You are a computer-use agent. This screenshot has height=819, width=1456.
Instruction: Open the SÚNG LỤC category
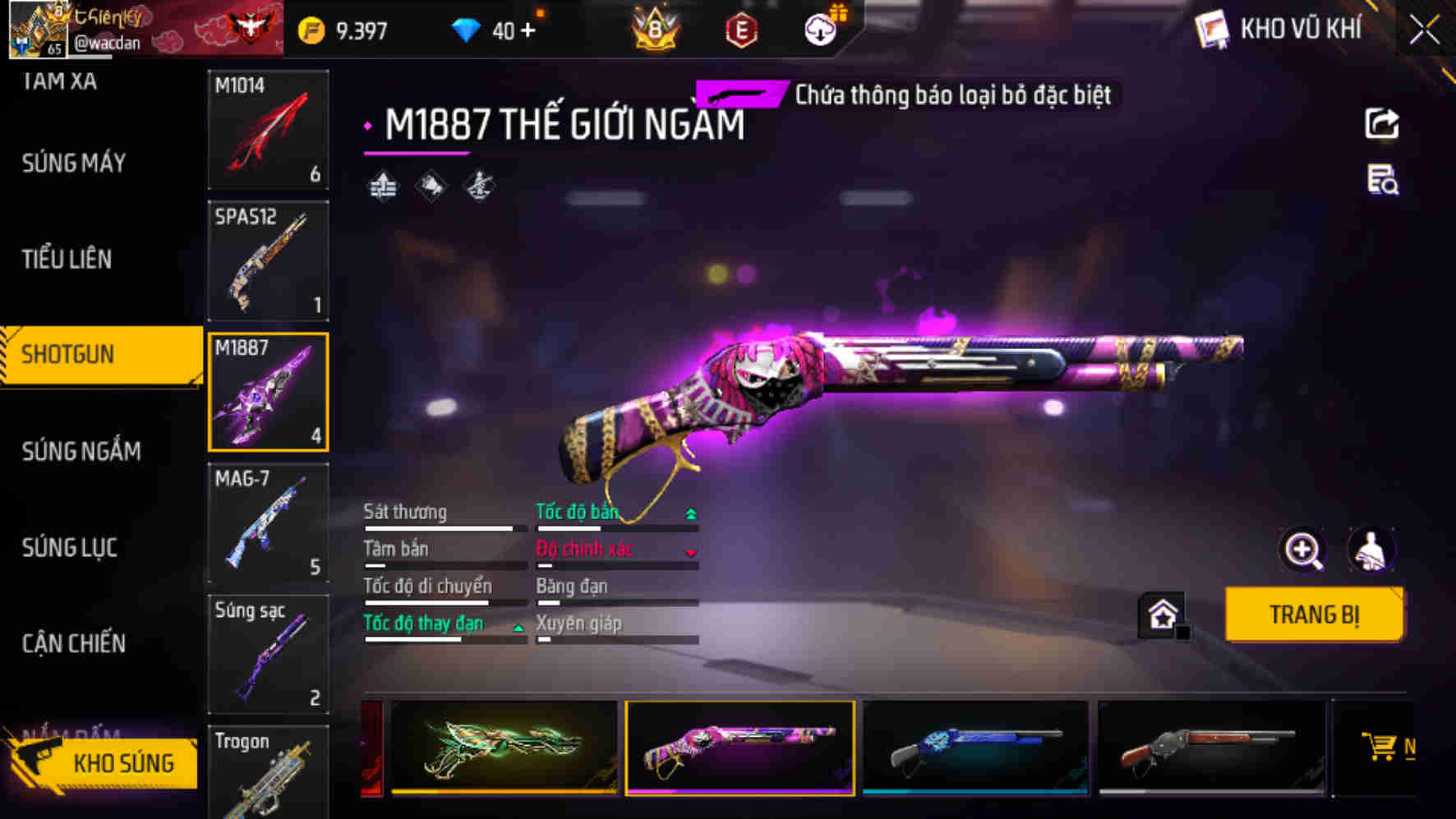pos(70,547)
